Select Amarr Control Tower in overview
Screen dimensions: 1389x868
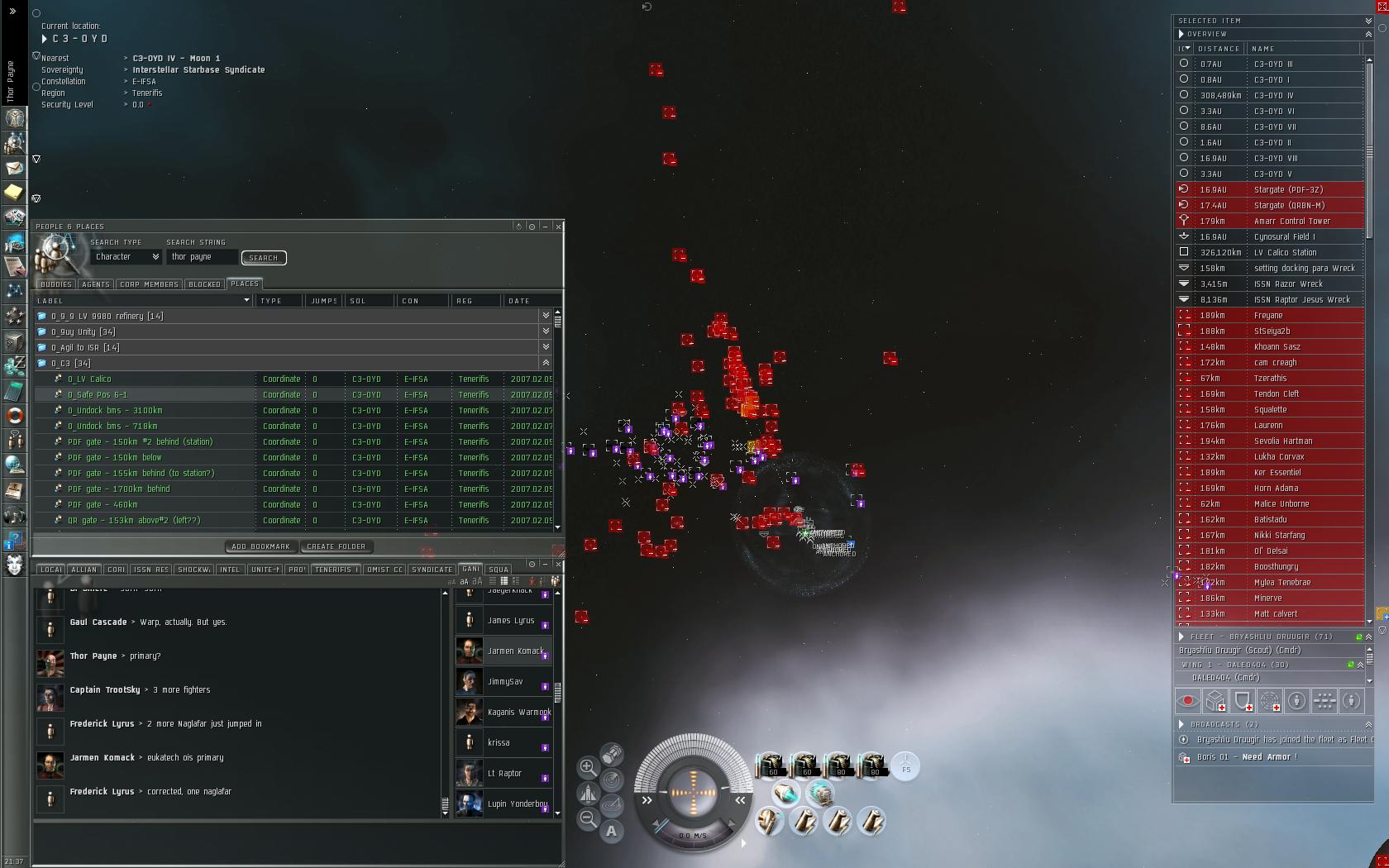pyautogui.click(x=1291, y=222)
